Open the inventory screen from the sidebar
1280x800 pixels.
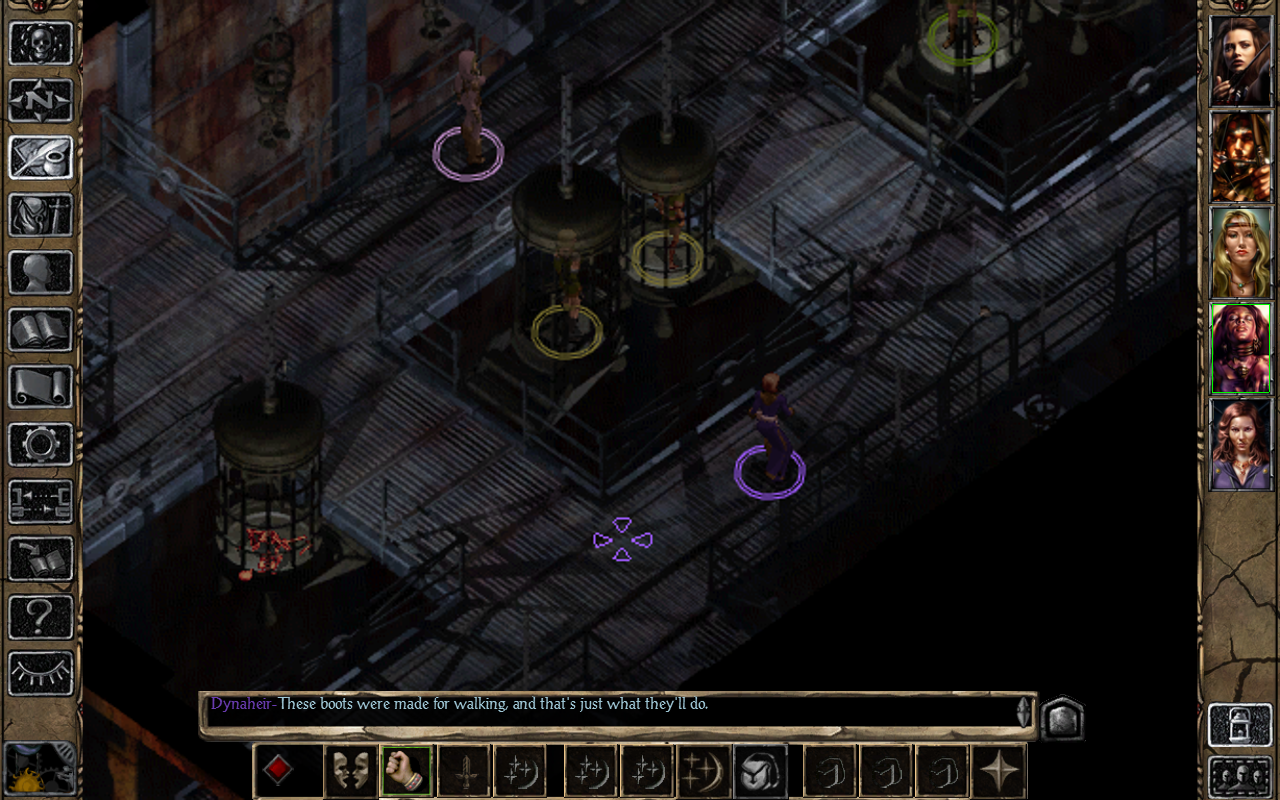pyautogui.click(x=41, y=215)
